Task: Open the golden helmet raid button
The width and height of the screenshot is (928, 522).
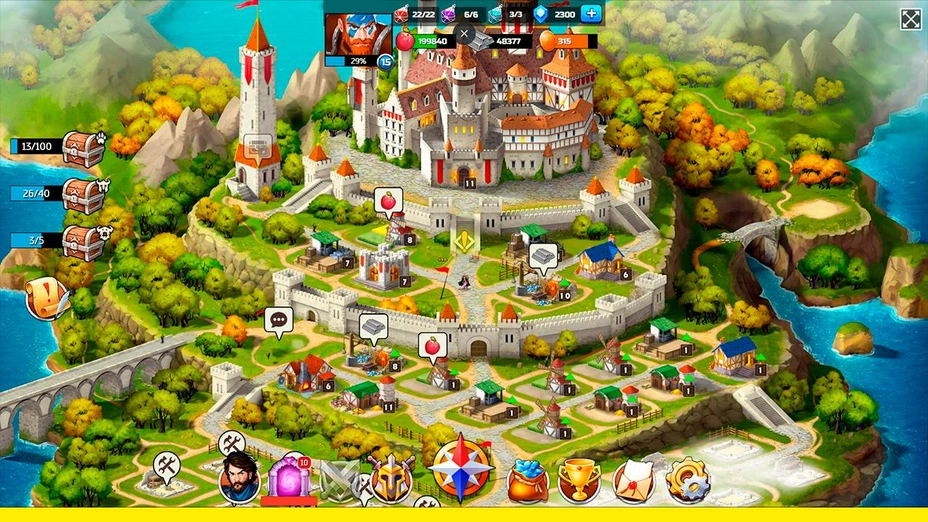Action: click(x=391, y=478)
